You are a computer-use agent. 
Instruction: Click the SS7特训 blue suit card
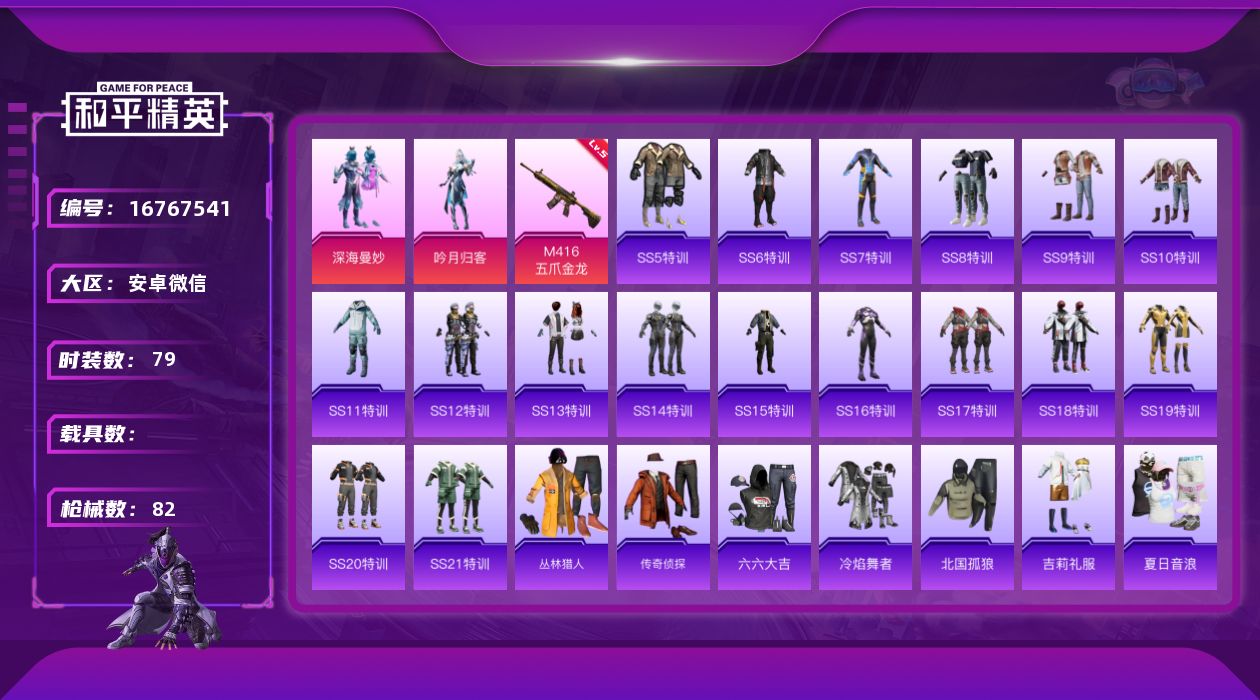pos(865,211)
